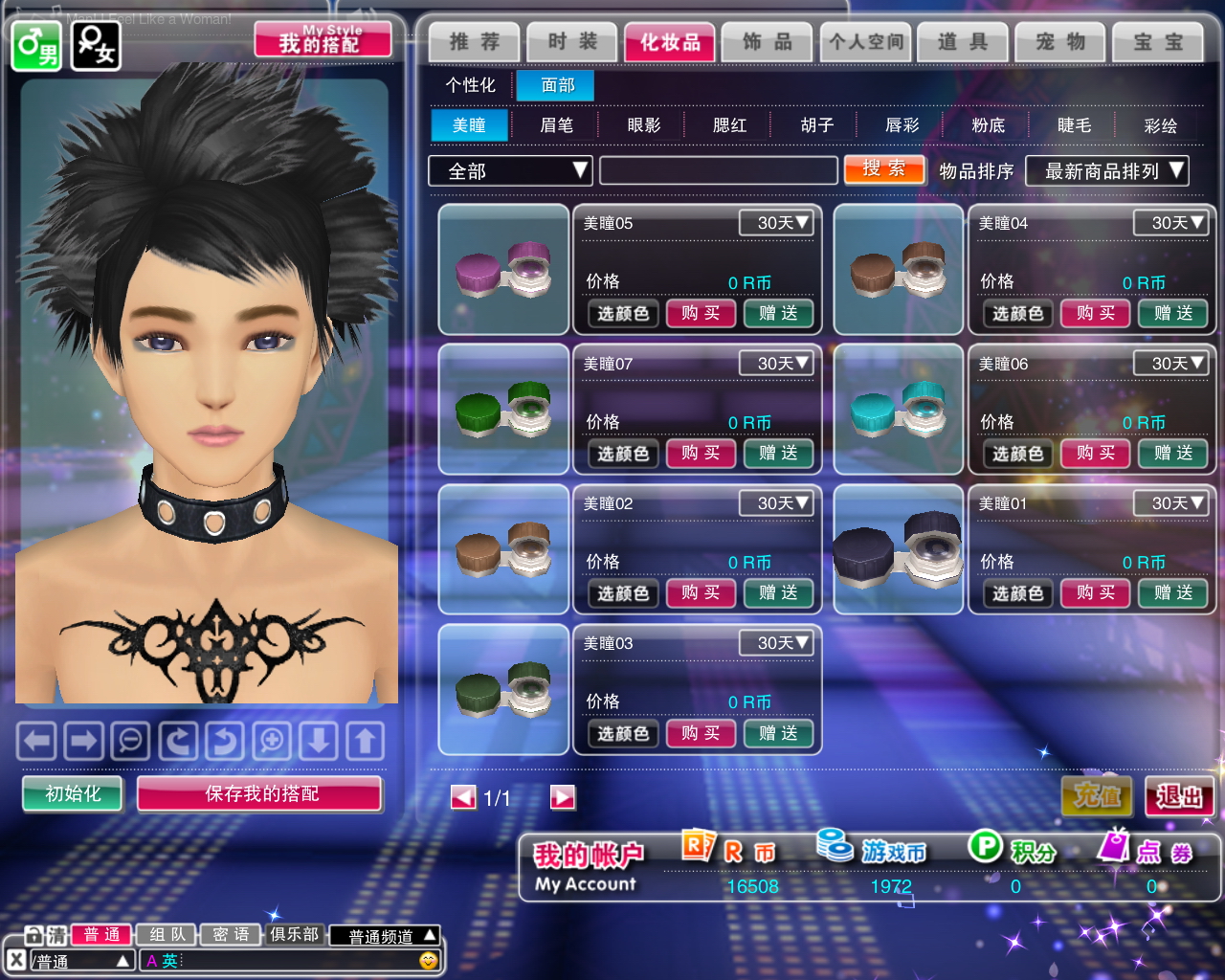Buy the 美瞳05 purple contact lenses

[701, 313]
